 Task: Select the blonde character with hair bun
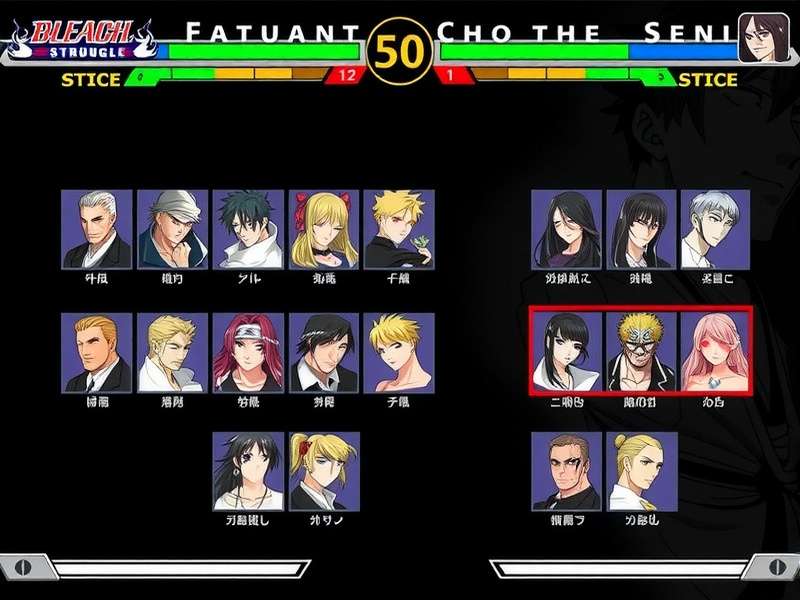[x=641, y=471]
